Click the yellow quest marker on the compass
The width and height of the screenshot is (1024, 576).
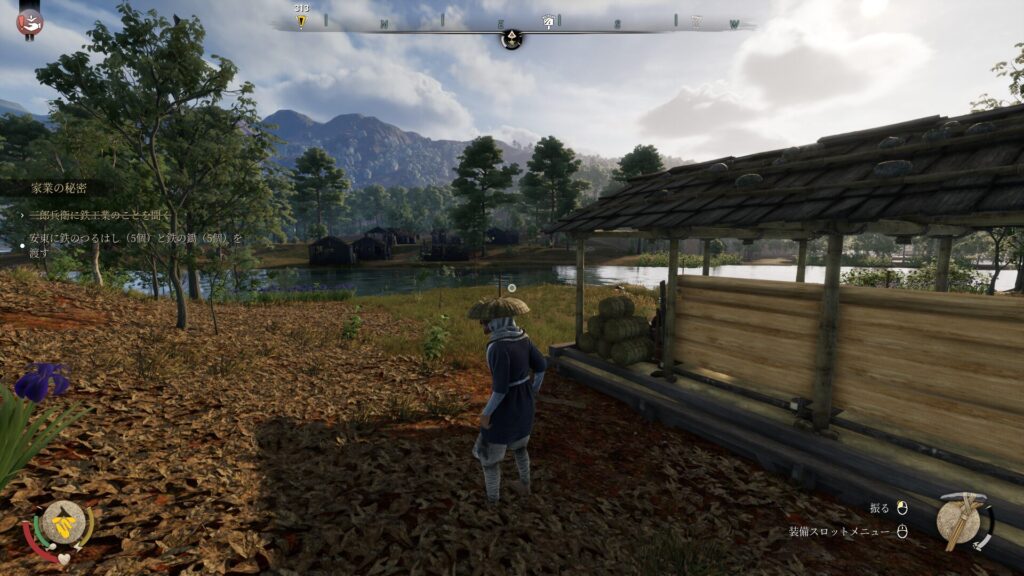[x=301, y=21]
